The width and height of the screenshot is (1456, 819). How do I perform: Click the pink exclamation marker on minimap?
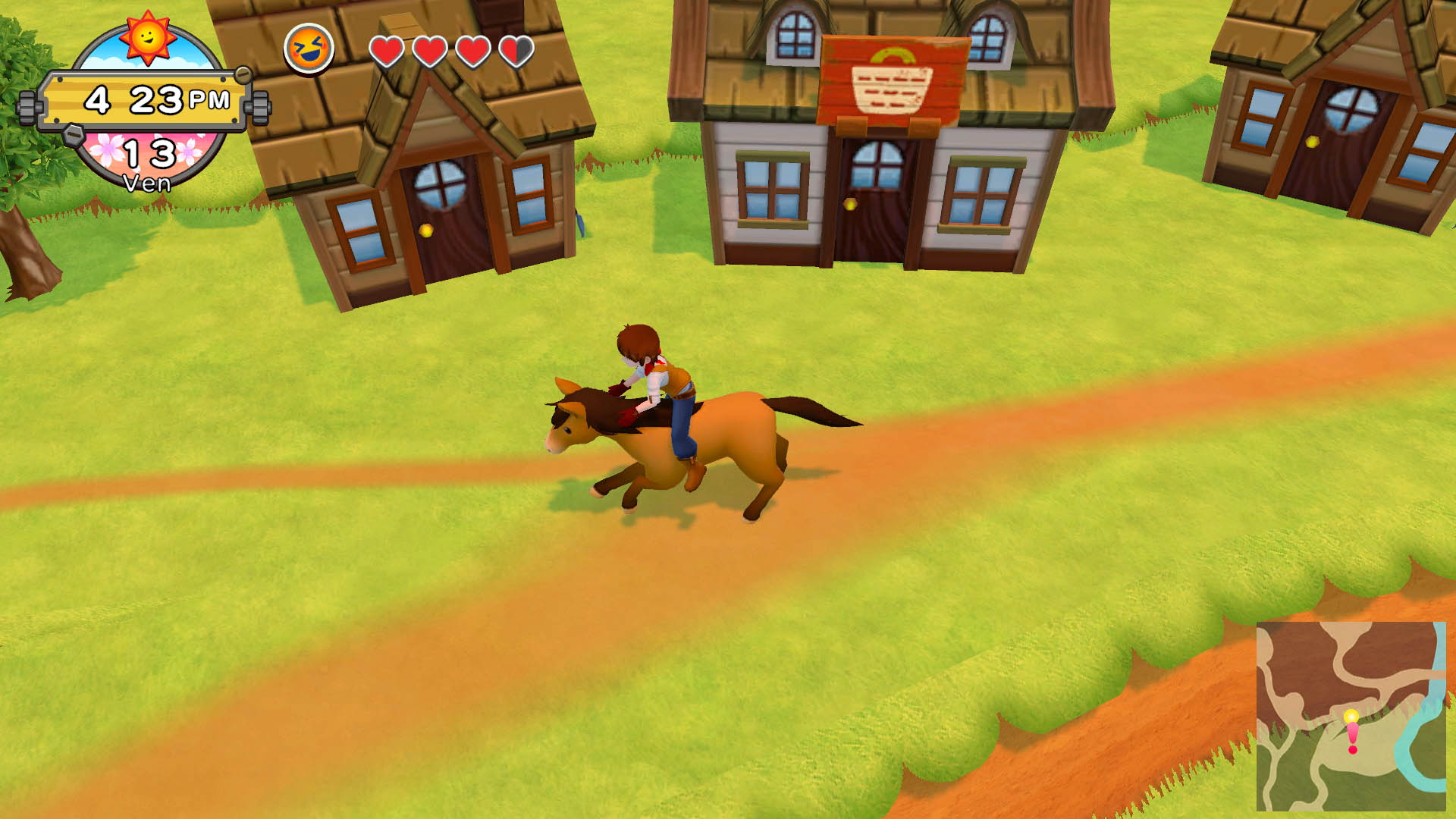[1352, 735]
